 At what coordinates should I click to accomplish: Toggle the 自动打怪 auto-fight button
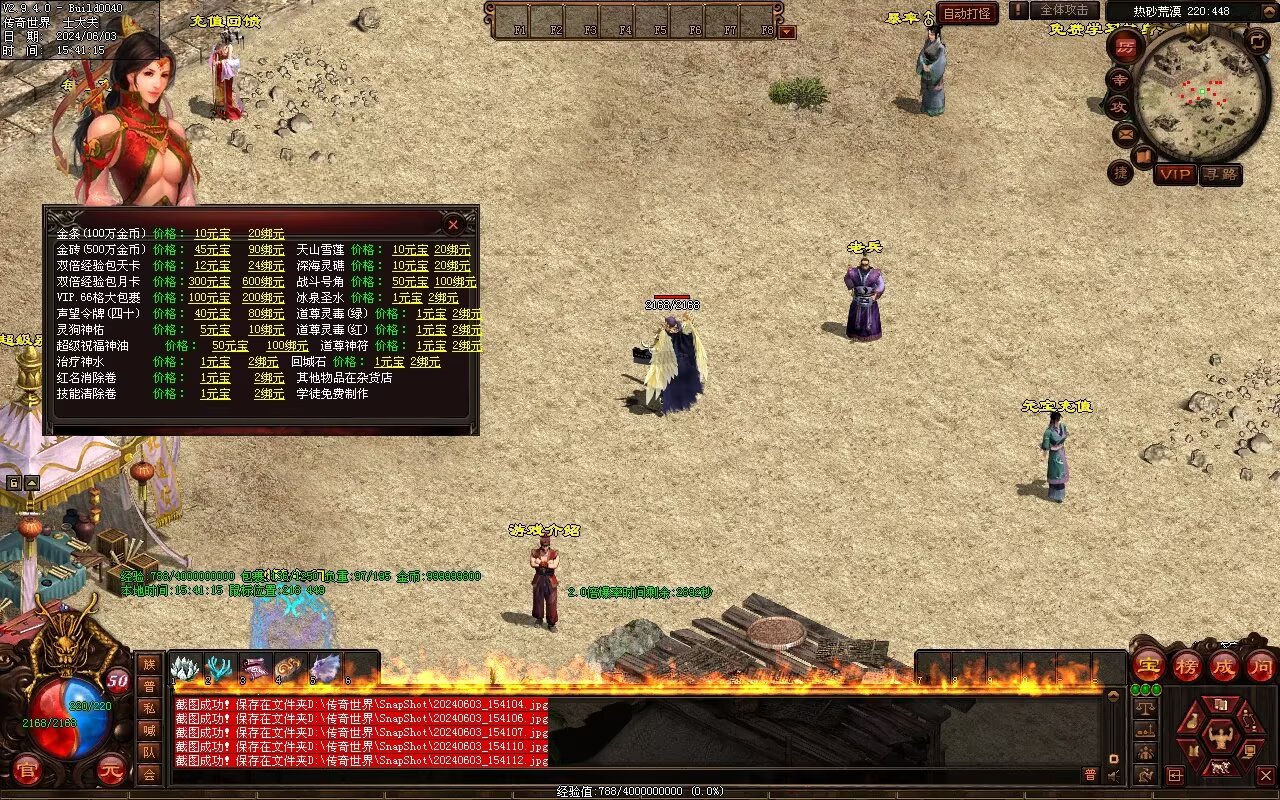967,14
